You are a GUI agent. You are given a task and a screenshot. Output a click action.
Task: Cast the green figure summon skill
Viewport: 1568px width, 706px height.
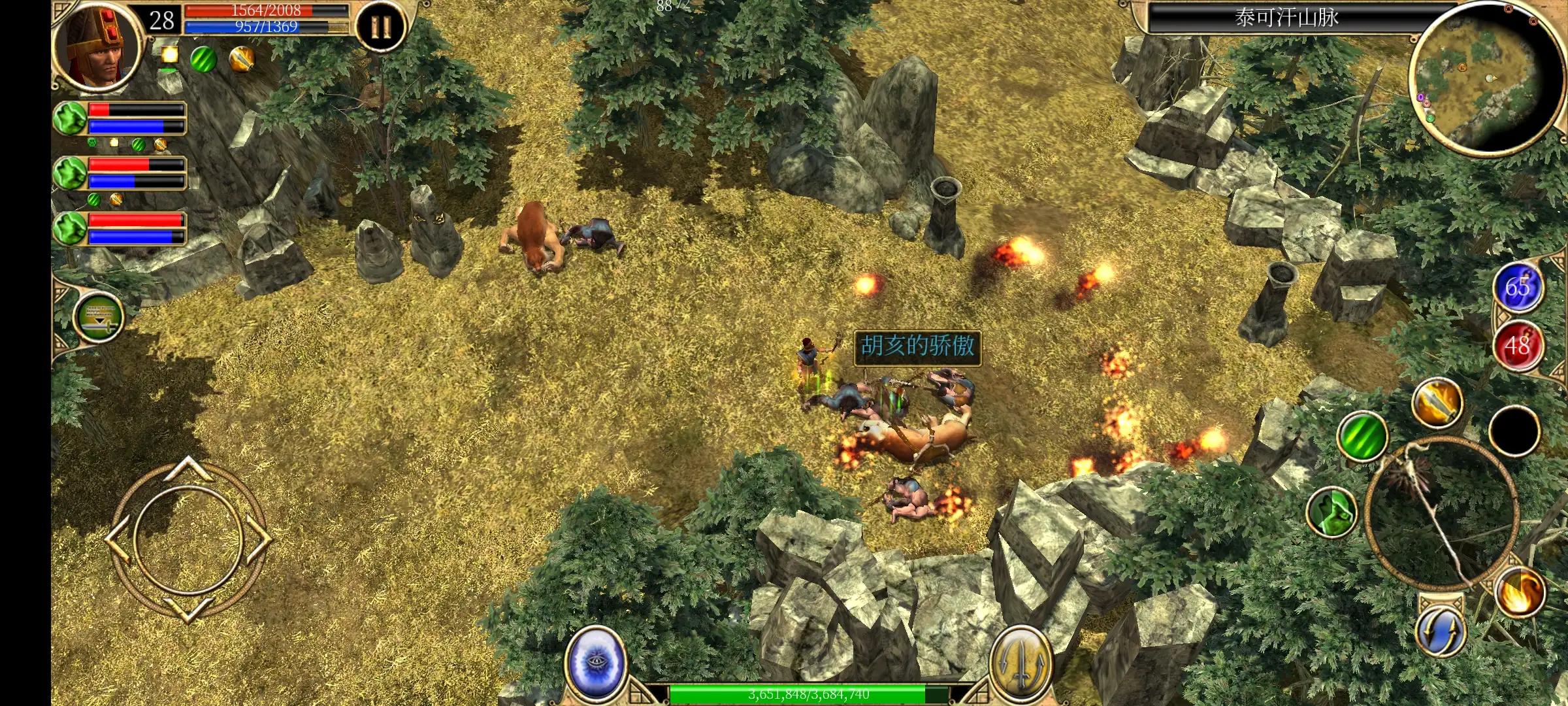pyautogui.click(x=1331, y=512)
